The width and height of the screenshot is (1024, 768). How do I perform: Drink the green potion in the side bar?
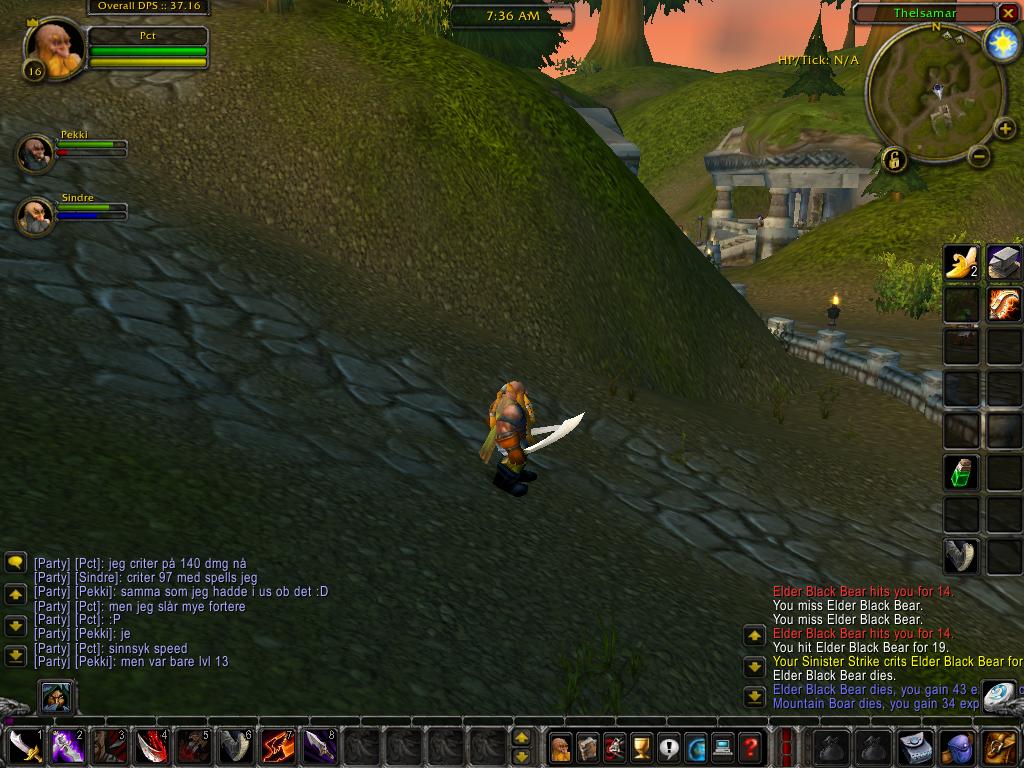click(x=962, y=472)
